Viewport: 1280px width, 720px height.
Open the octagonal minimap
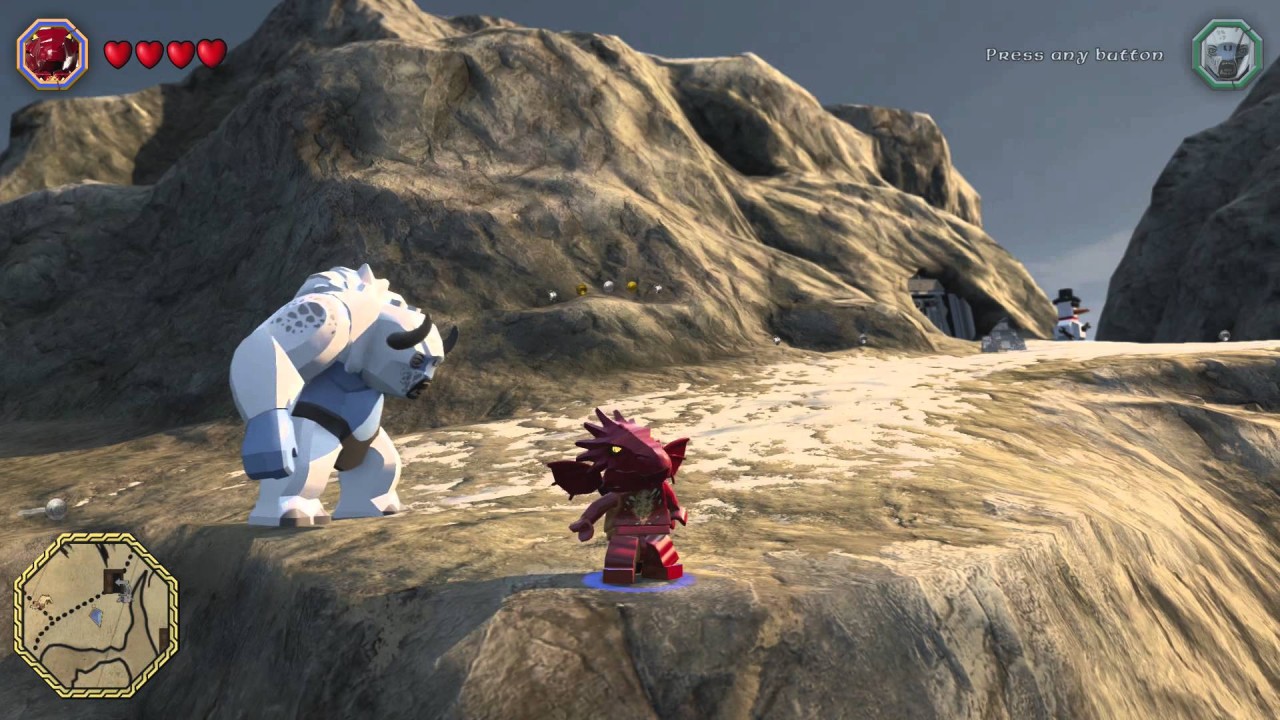tap(96, 614)
